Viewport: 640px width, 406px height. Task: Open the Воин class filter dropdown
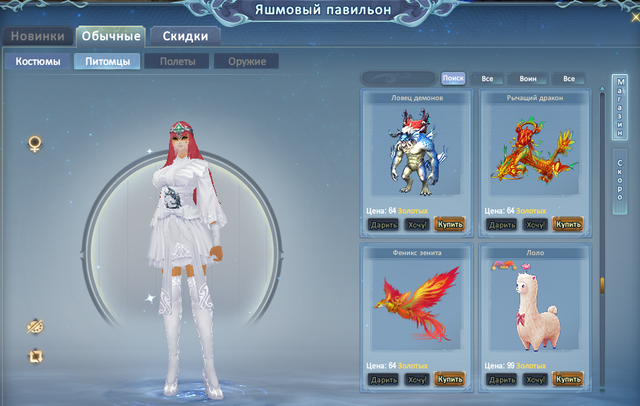click(527, 78)
